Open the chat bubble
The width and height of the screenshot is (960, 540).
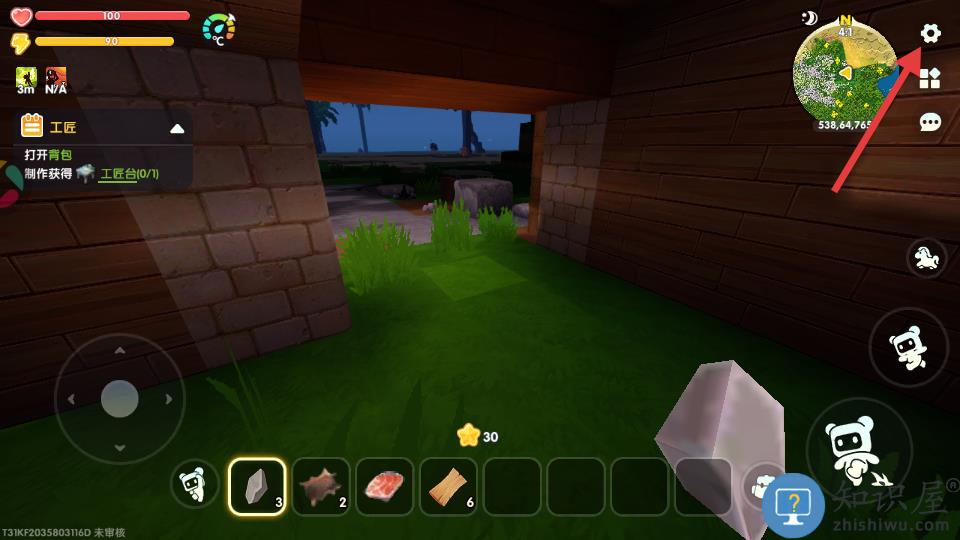pyautogui.click(x=930, y=122)
